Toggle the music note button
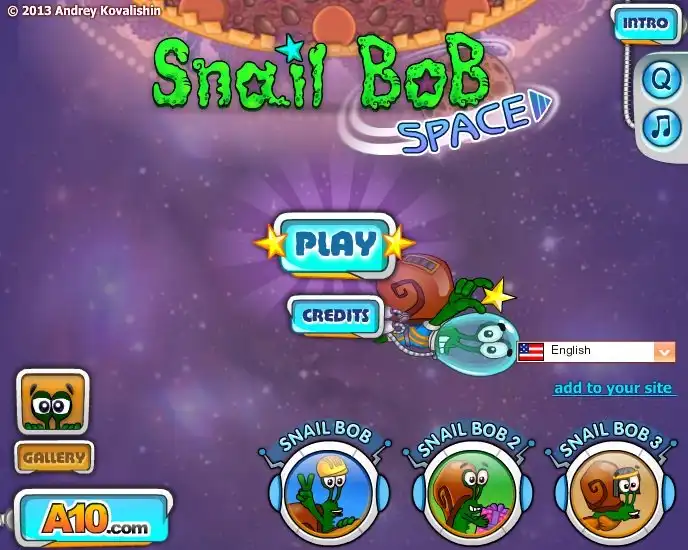Image resolution: width=688 pixels, height=550 pixels. (x=660, y=126)
